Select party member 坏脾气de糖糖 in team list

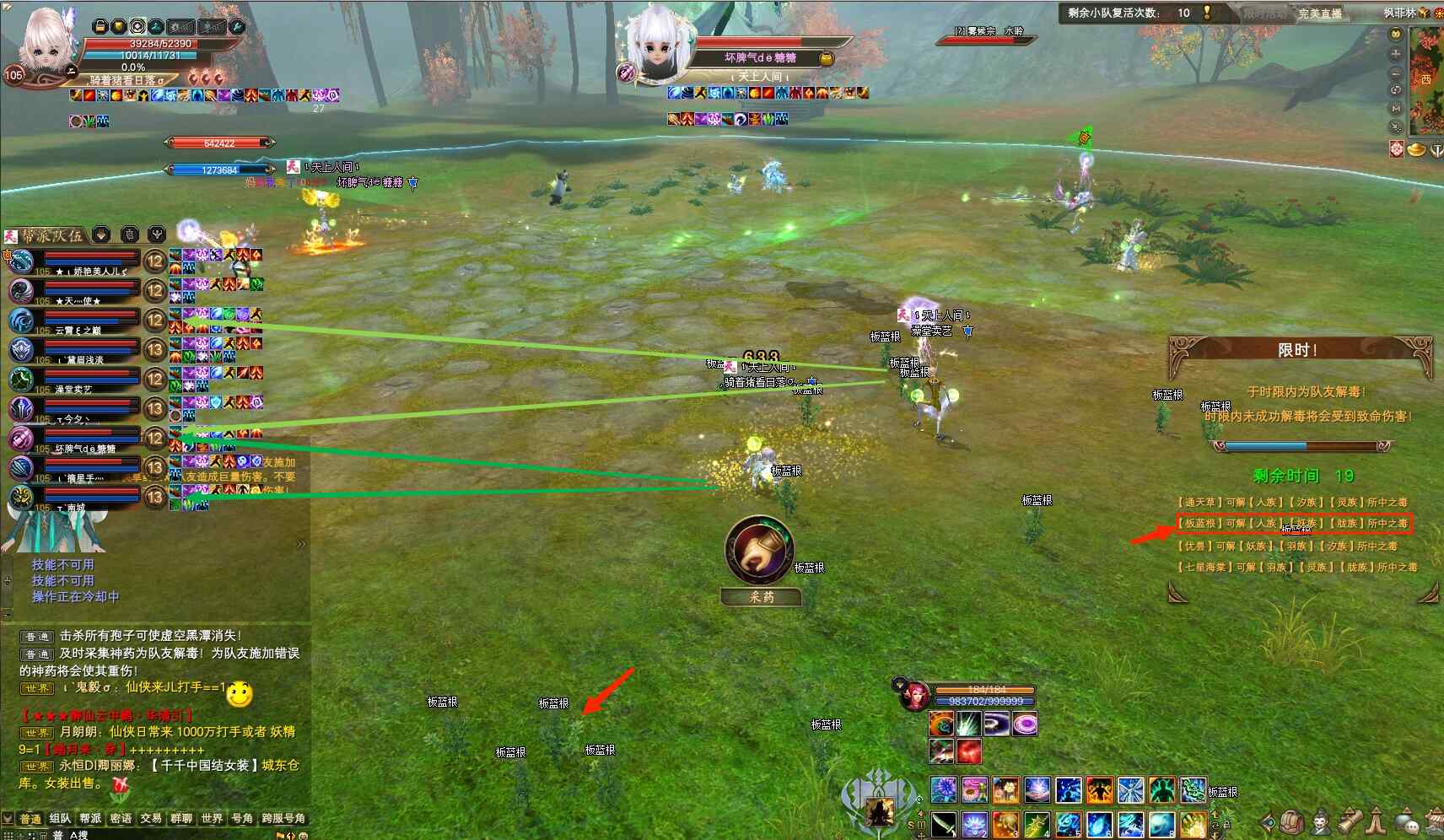tap(76, 439)
